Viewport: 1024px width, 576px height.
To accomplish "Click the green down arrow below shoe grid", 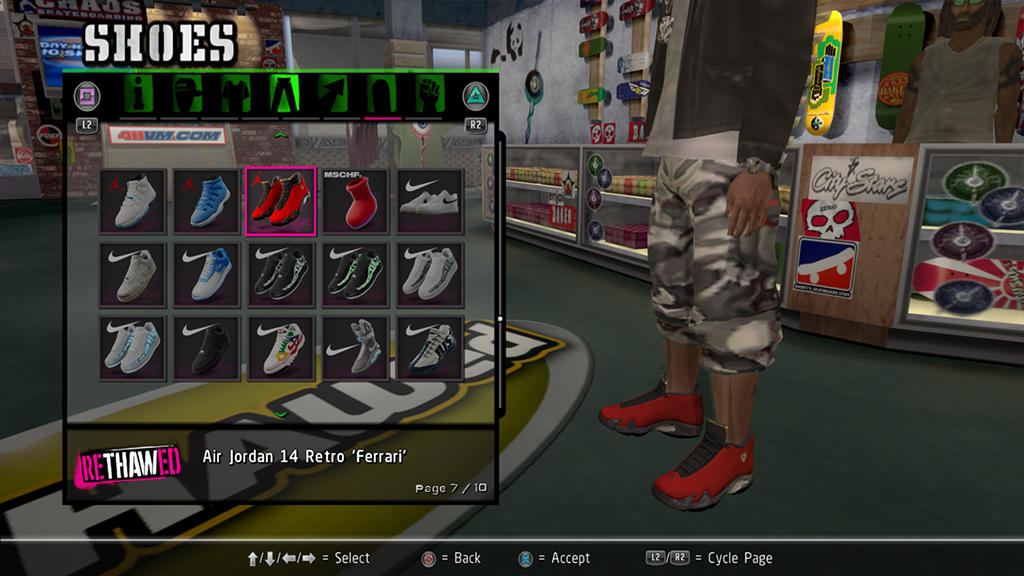I will pyautogui.click(x=281, y=413).
